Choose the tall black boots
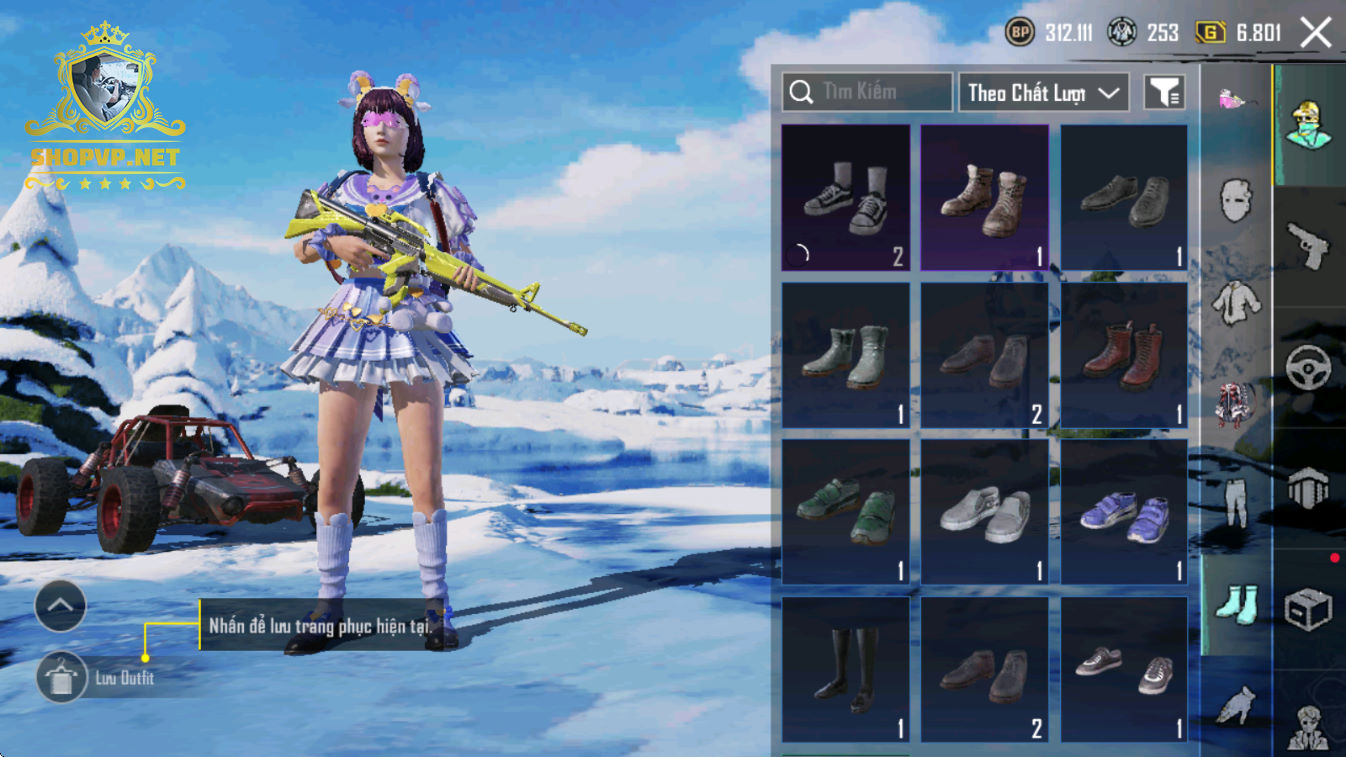The height and width of the screenshot is (757, 1346). [x=846, y=669]
